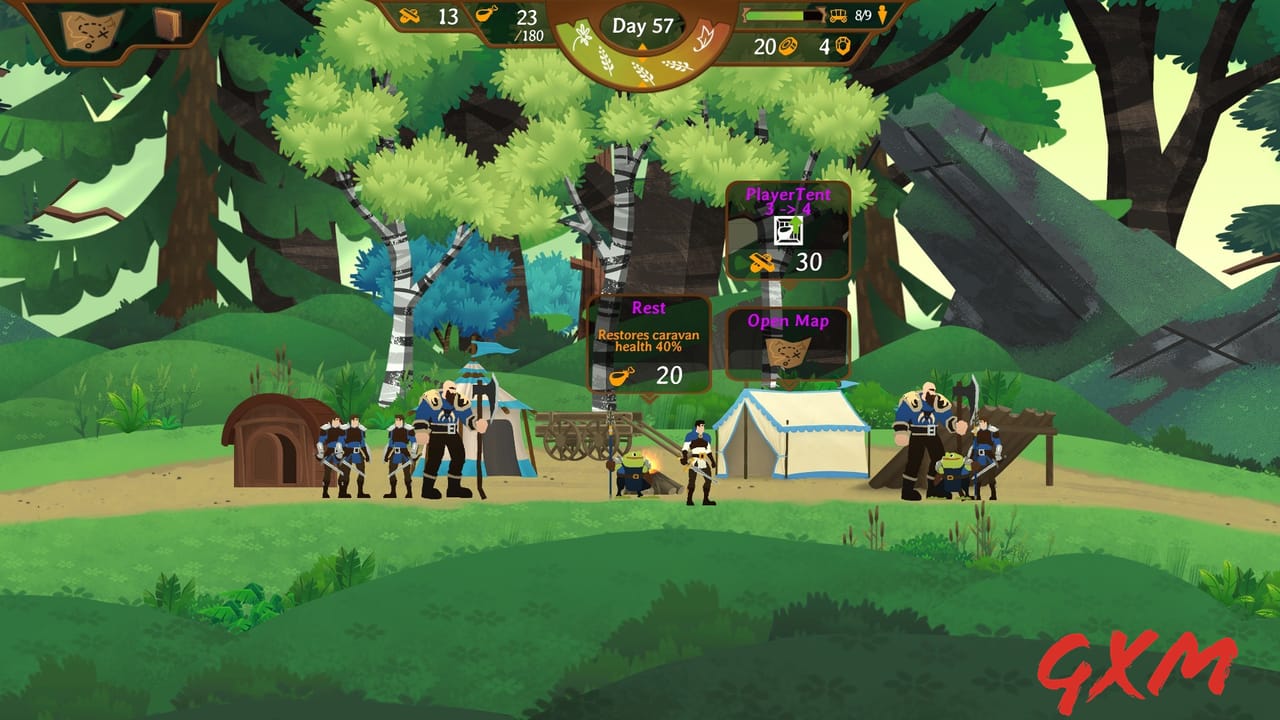Click the autumn leaf icon right of Day 57
Image resolution: width=1280 pixels, height=720 pixels.
[704, 36]
